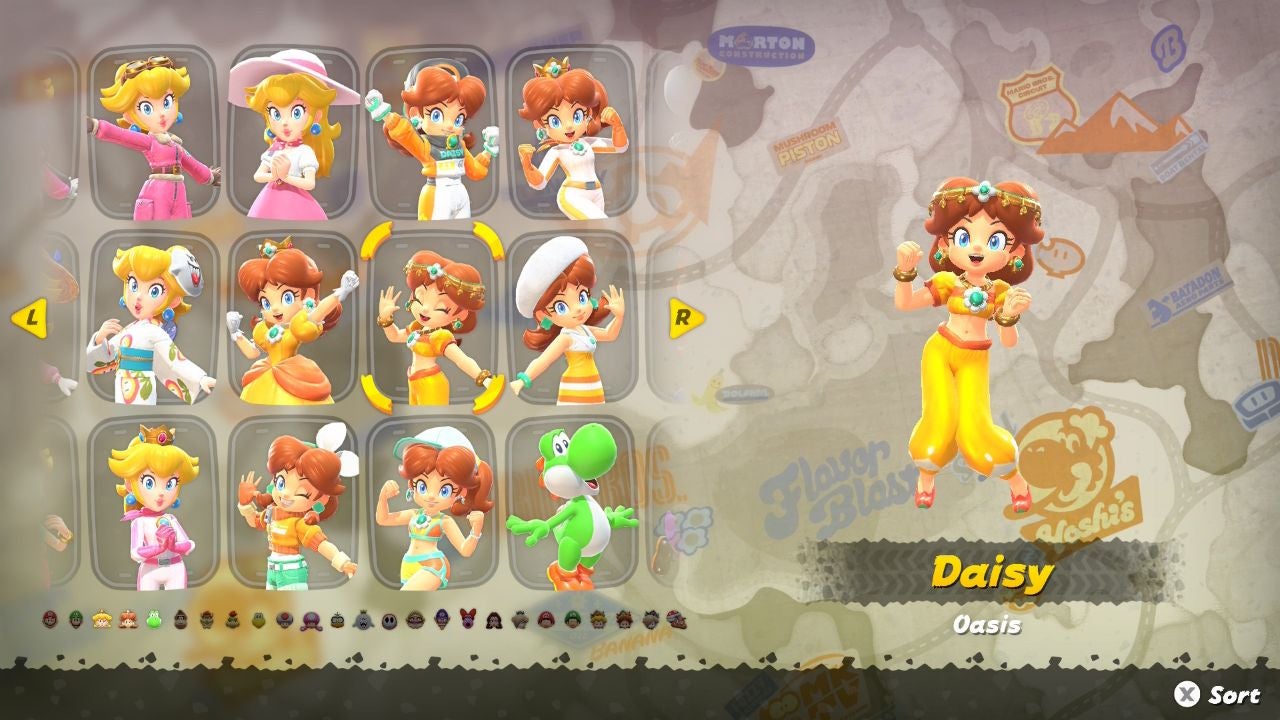Select the Bowser character icon
The image size is (1280, 720).
coord(206,621)
